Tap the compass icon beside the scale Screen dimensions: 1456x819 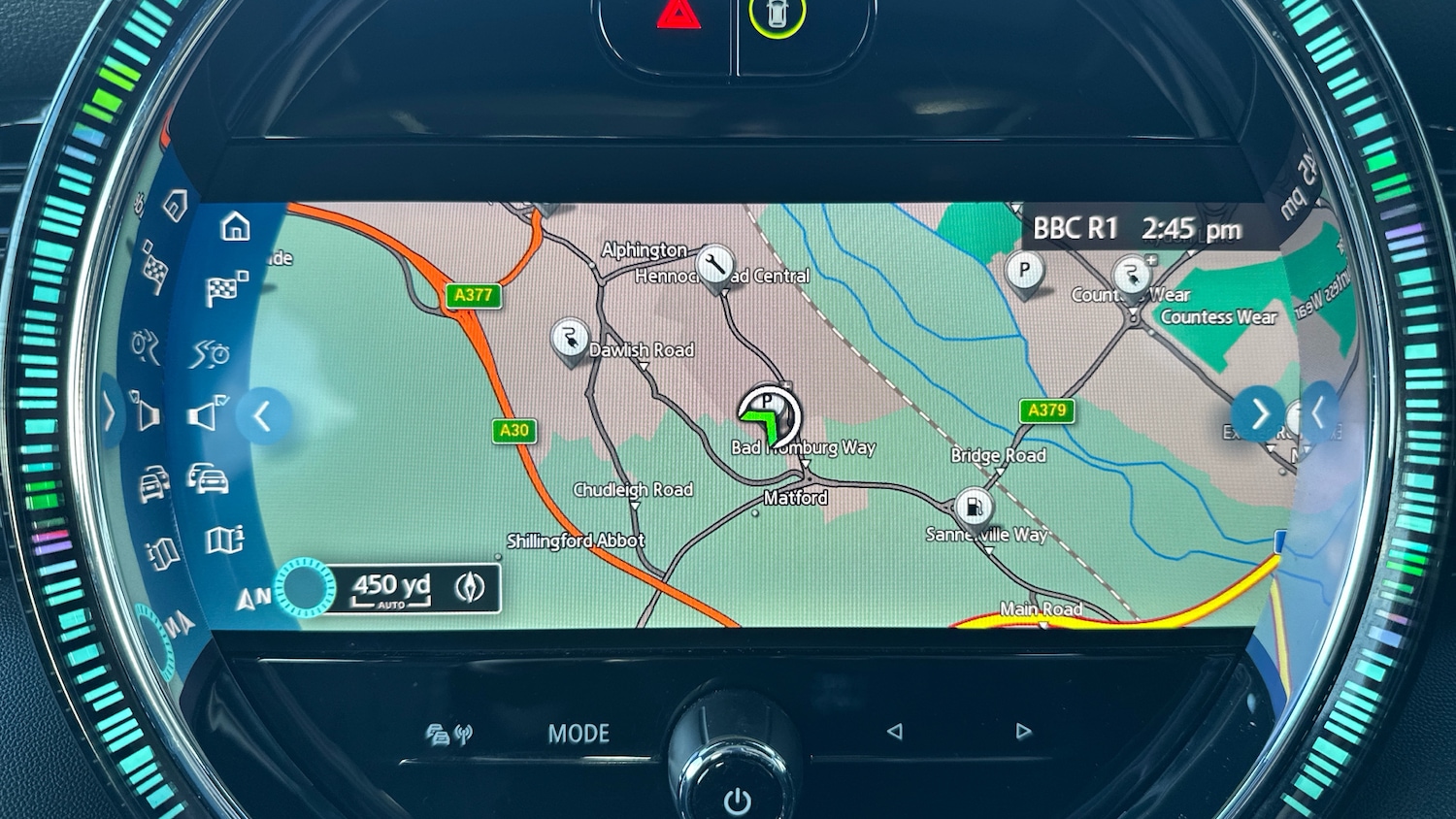[470, 587]
